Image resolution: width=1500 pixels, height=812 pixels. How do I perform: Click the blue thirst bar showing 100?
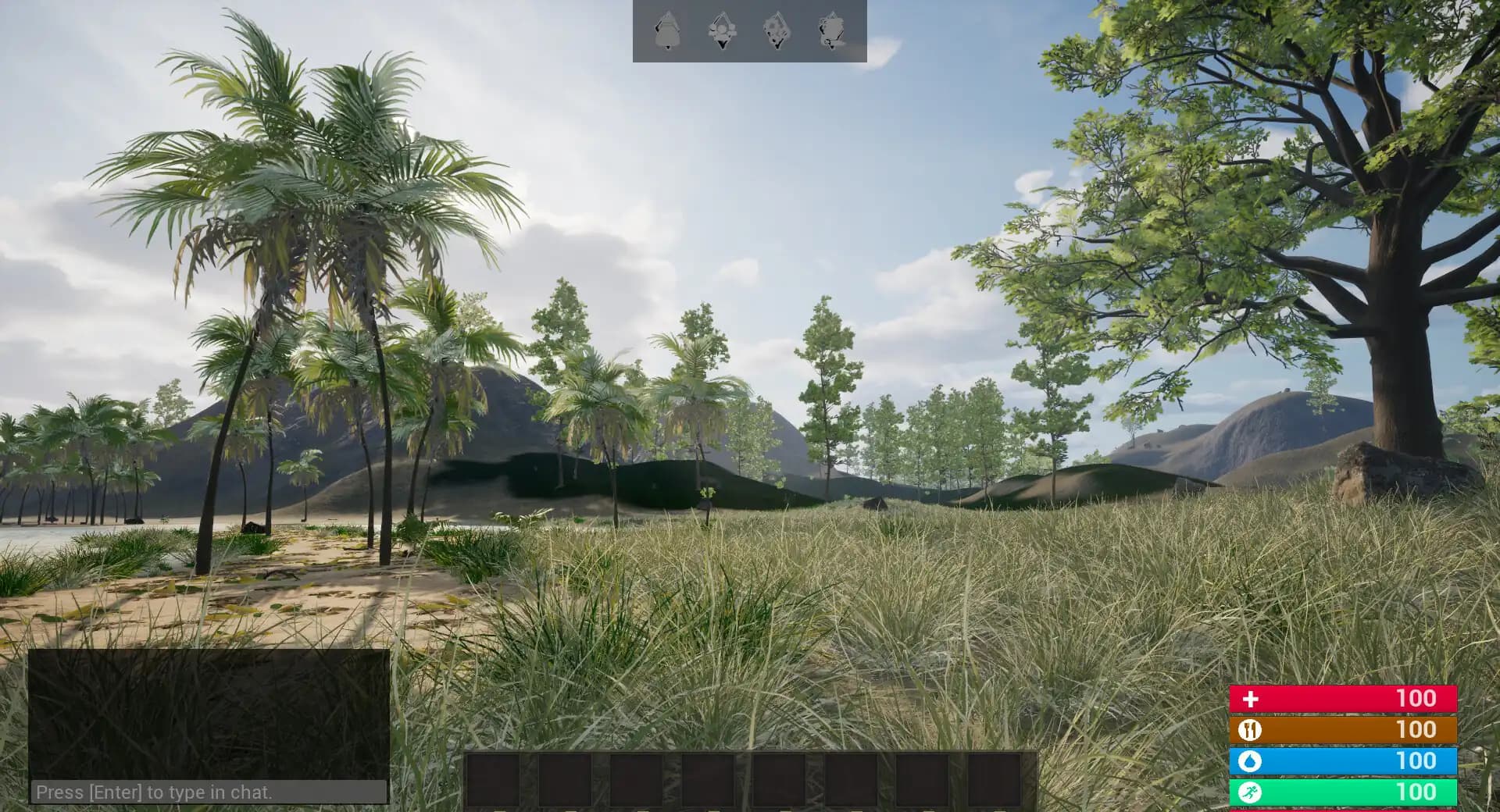click(x=1344, y=760)
